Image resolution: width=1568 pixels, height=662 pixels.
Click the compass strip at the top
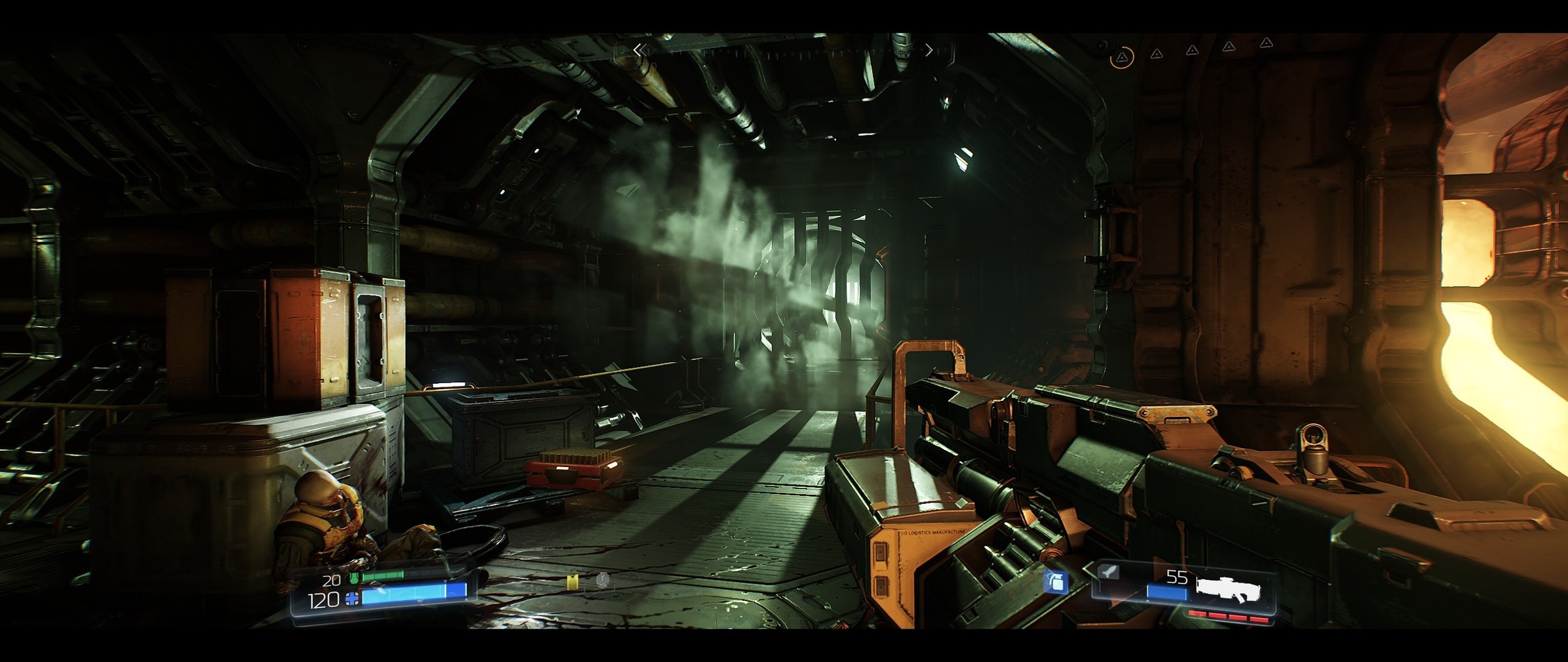point(784,51)
